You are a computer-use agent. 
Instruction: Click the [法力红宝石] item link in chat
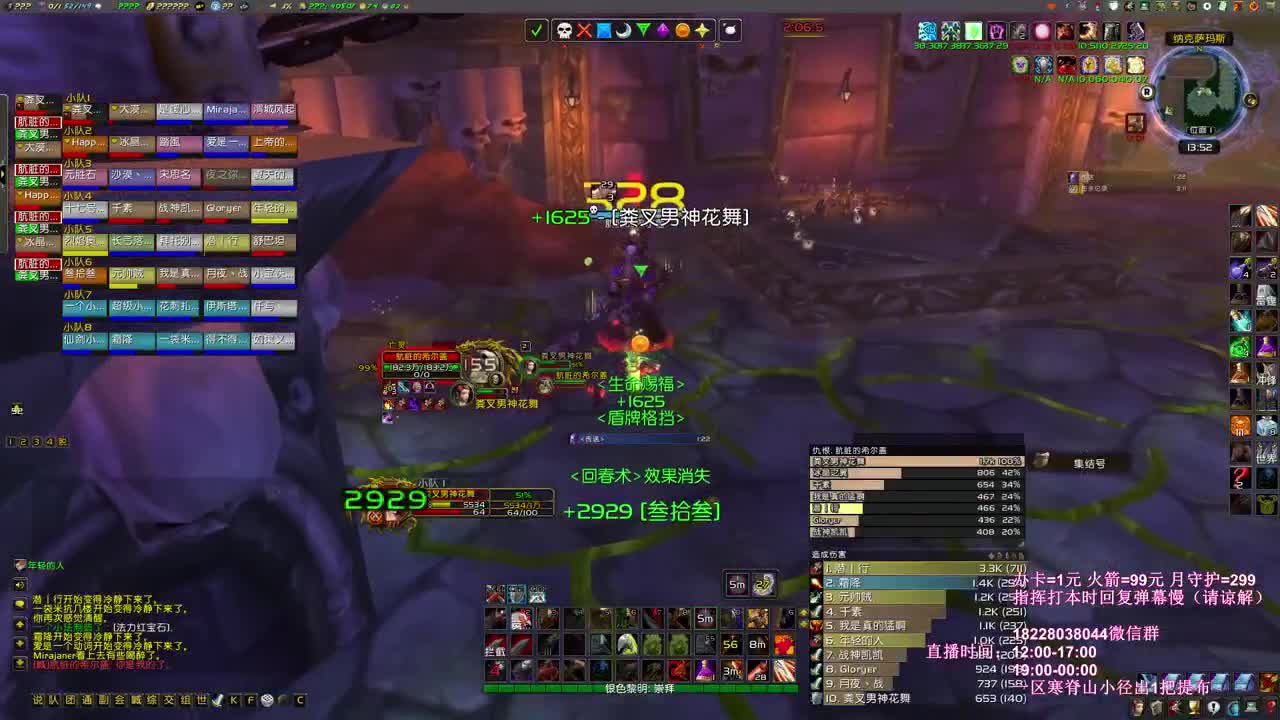(x=141, y=628)
